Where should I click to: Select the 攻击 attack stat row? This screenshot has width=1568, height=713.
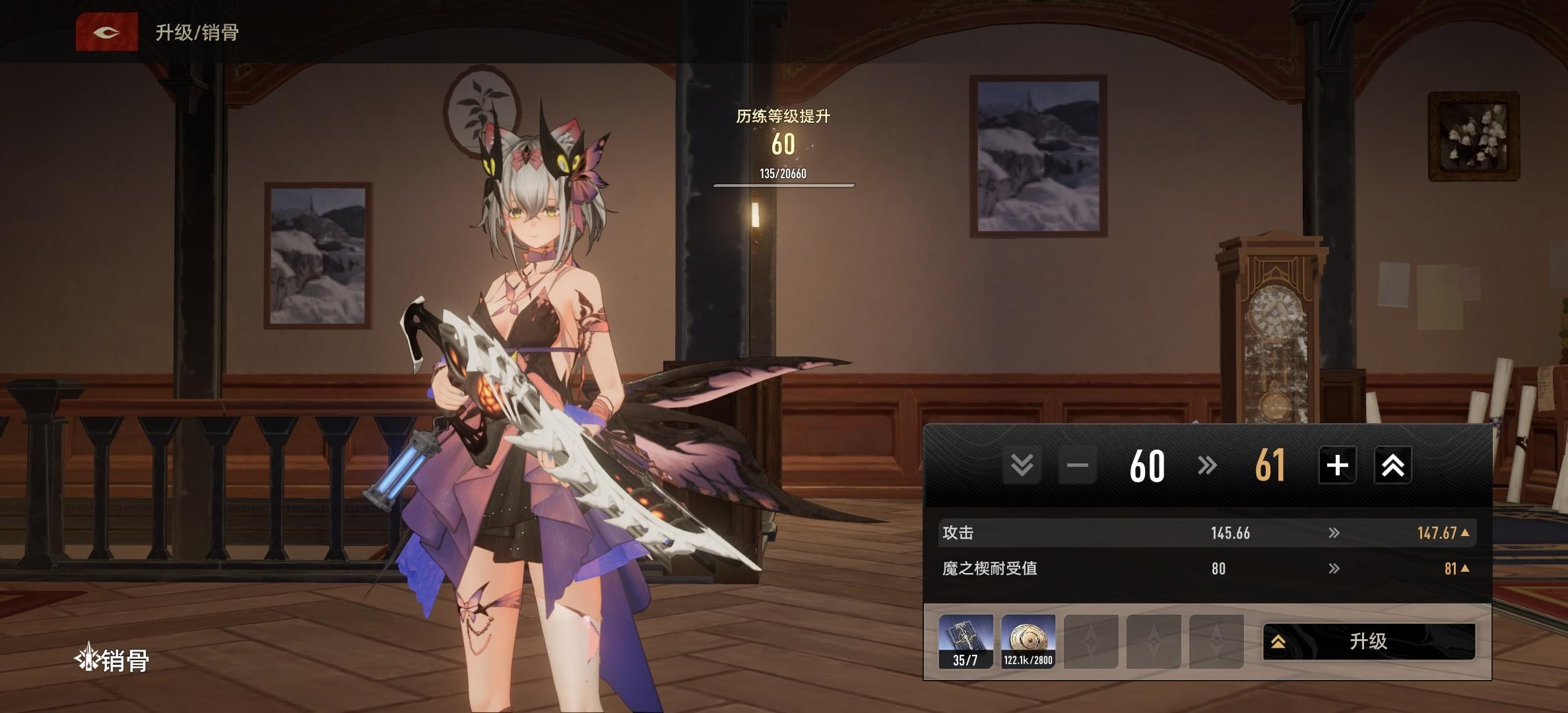click(1206, 533)
